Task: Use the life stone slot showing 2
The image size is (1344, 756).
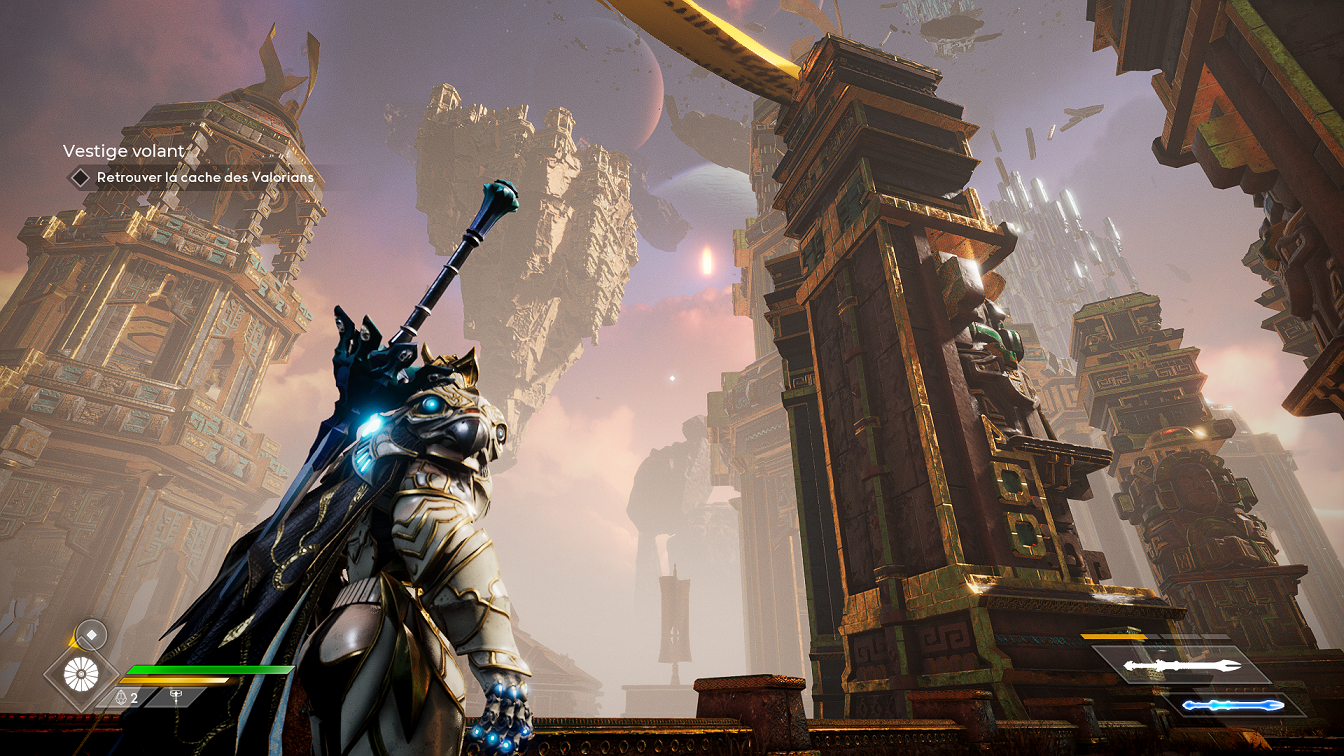Action: (x=127, y=697)
